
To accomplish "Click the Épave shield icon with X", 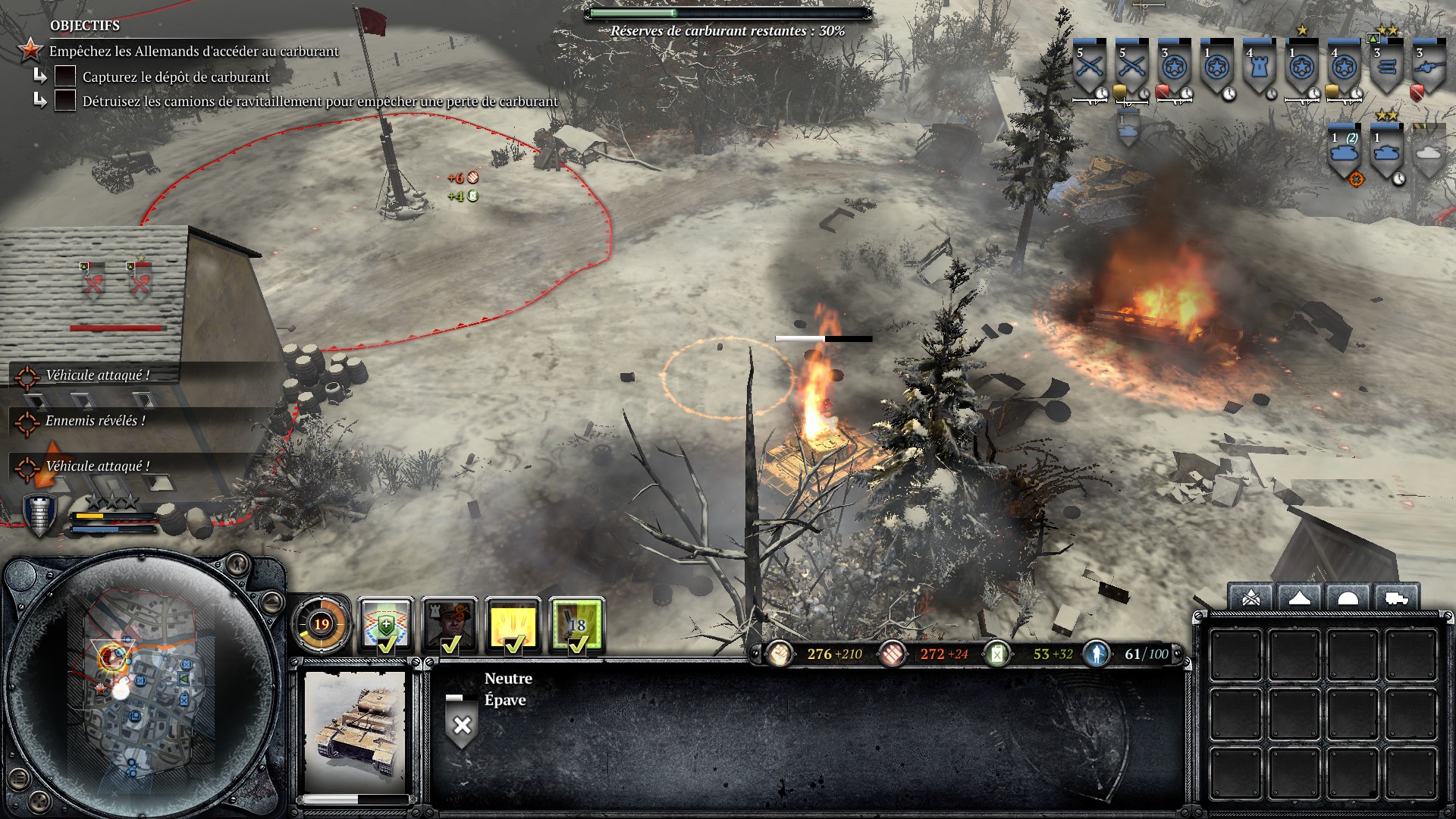I will [x=462, y=724].
